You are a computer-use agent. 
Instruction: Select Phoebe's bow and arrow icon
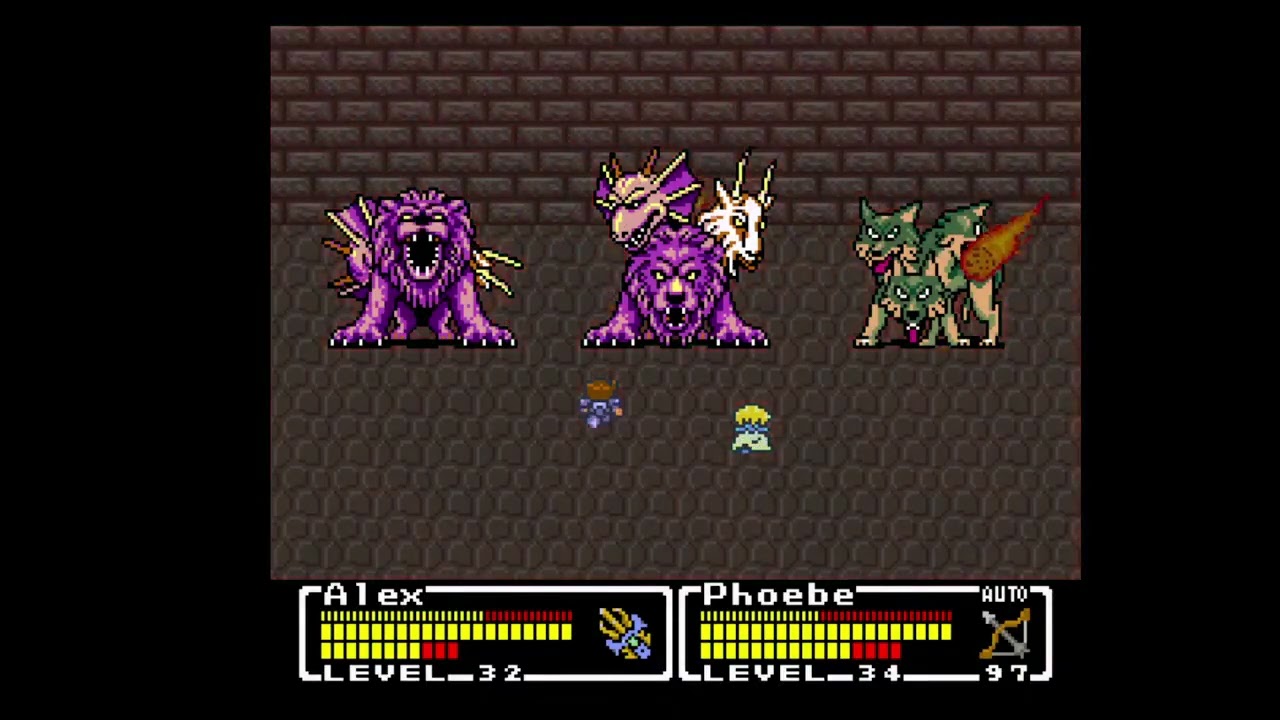pos(1003,633)
